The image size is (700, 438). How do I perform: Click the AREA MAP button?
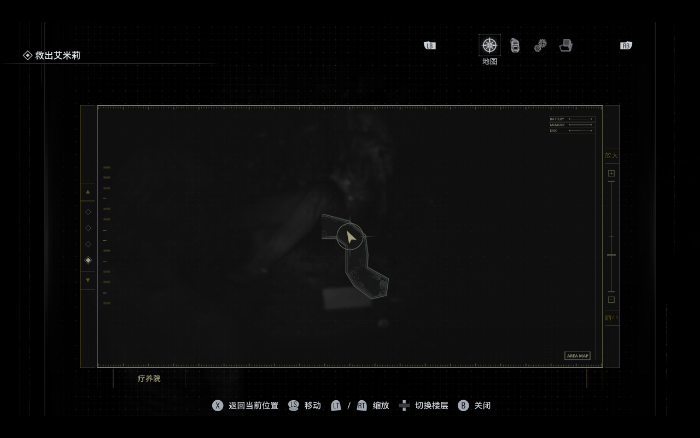[x=578, y=355]
